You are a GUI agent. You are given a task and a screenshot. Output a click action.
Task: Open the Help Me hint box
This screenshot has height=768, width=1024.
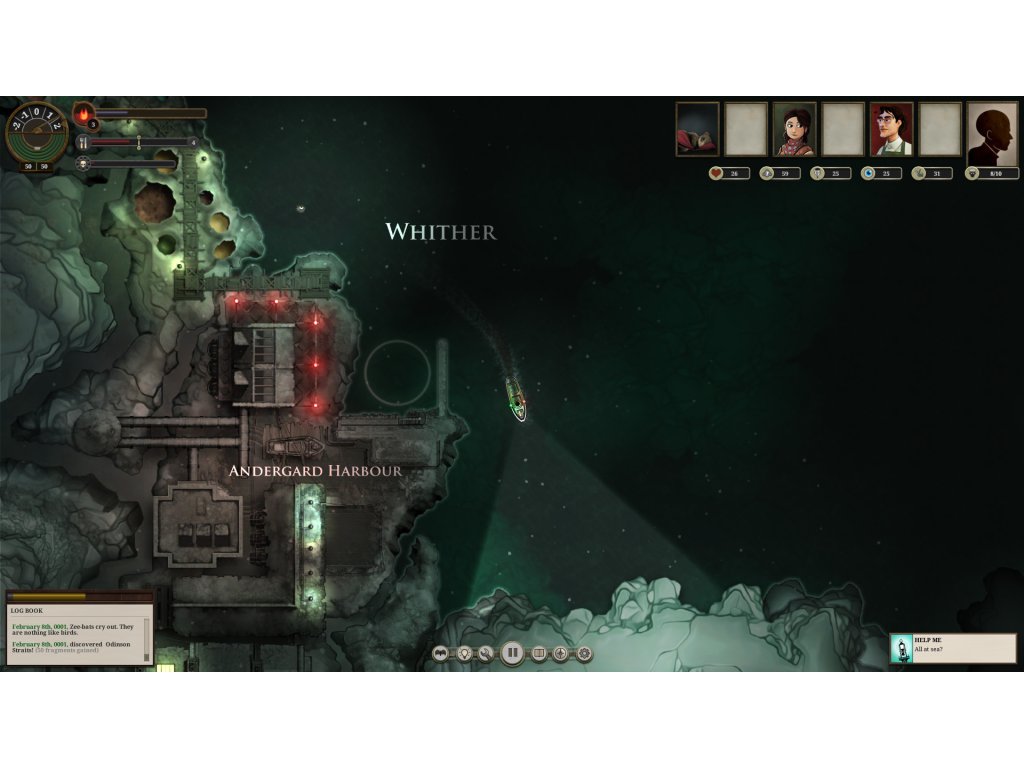click(953, 648)
